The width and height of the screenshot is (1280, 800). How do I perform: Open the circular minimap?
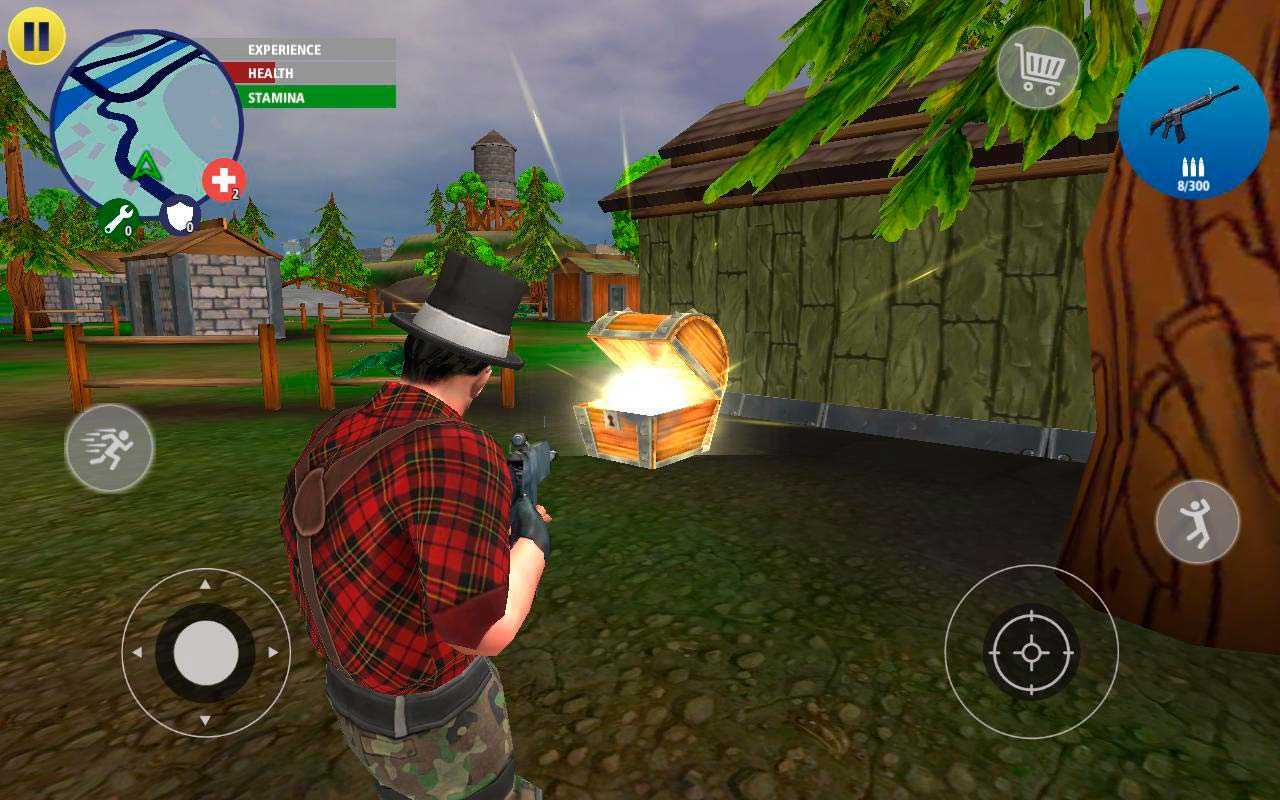pyautogui.click(x=146, y=122)
